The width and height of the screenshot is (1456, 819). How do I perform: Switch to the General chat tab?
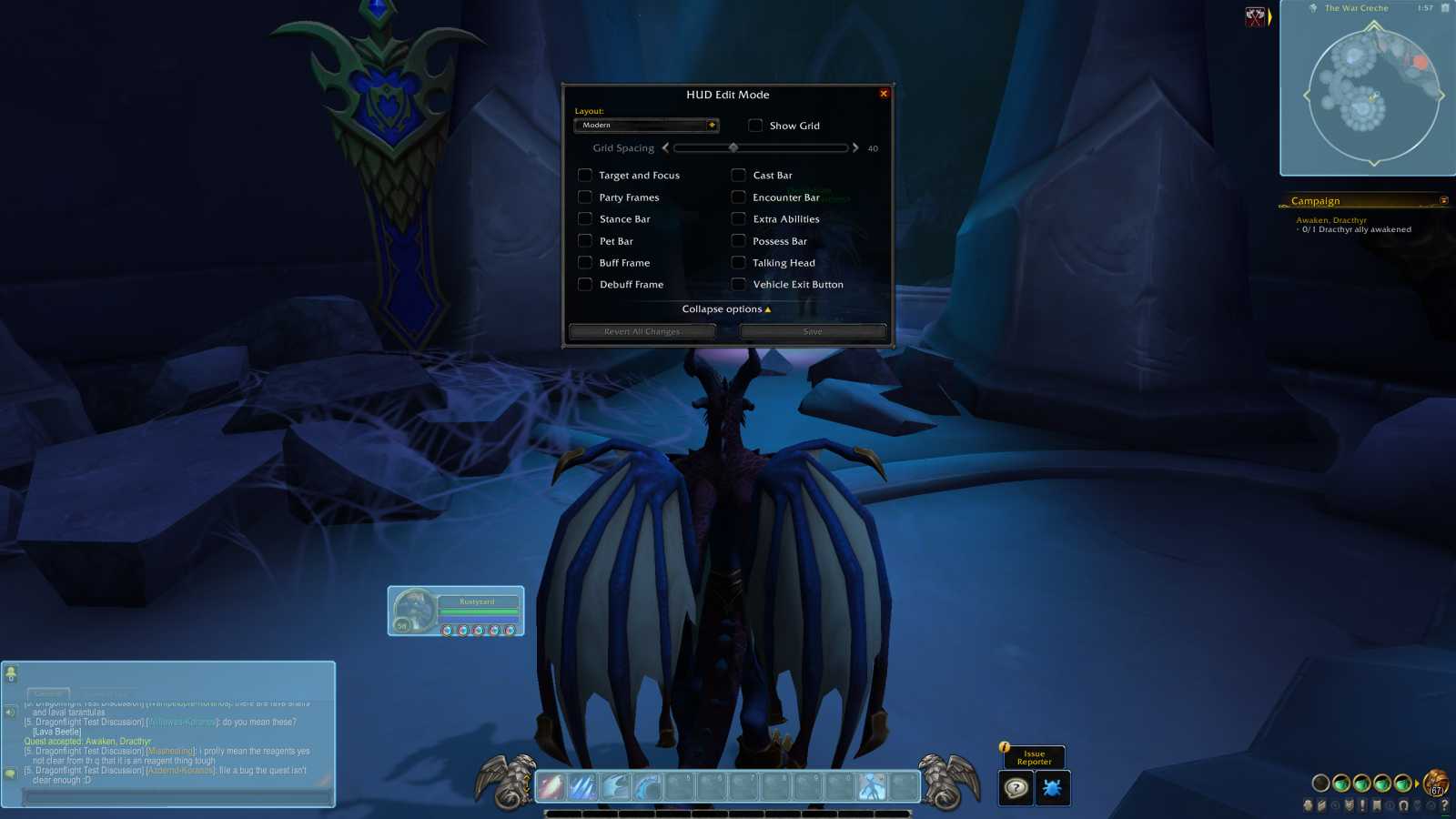point(48,693)
